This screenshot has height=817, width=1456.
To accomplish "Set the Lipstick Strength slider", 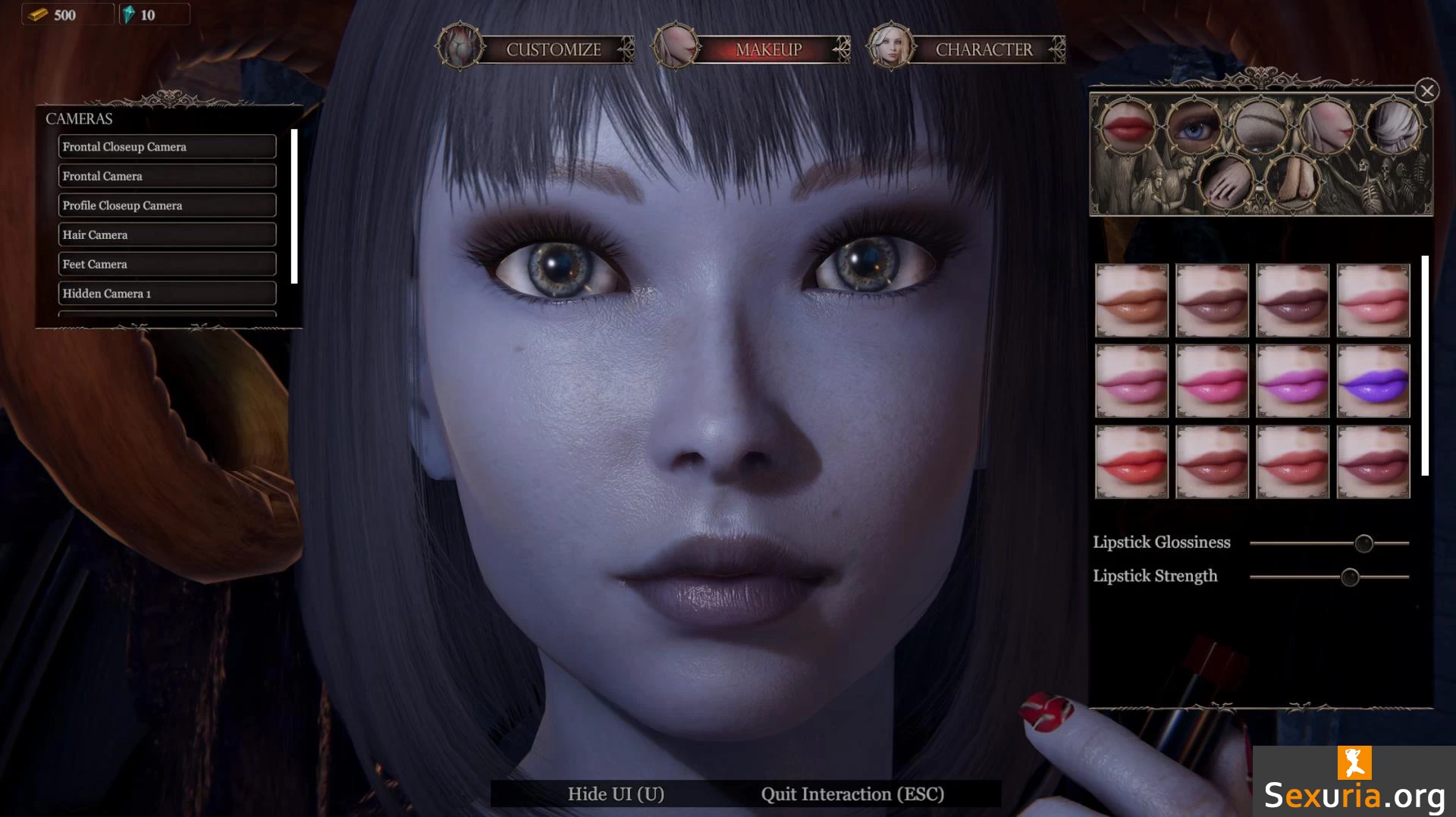I will pos(1349,577).
